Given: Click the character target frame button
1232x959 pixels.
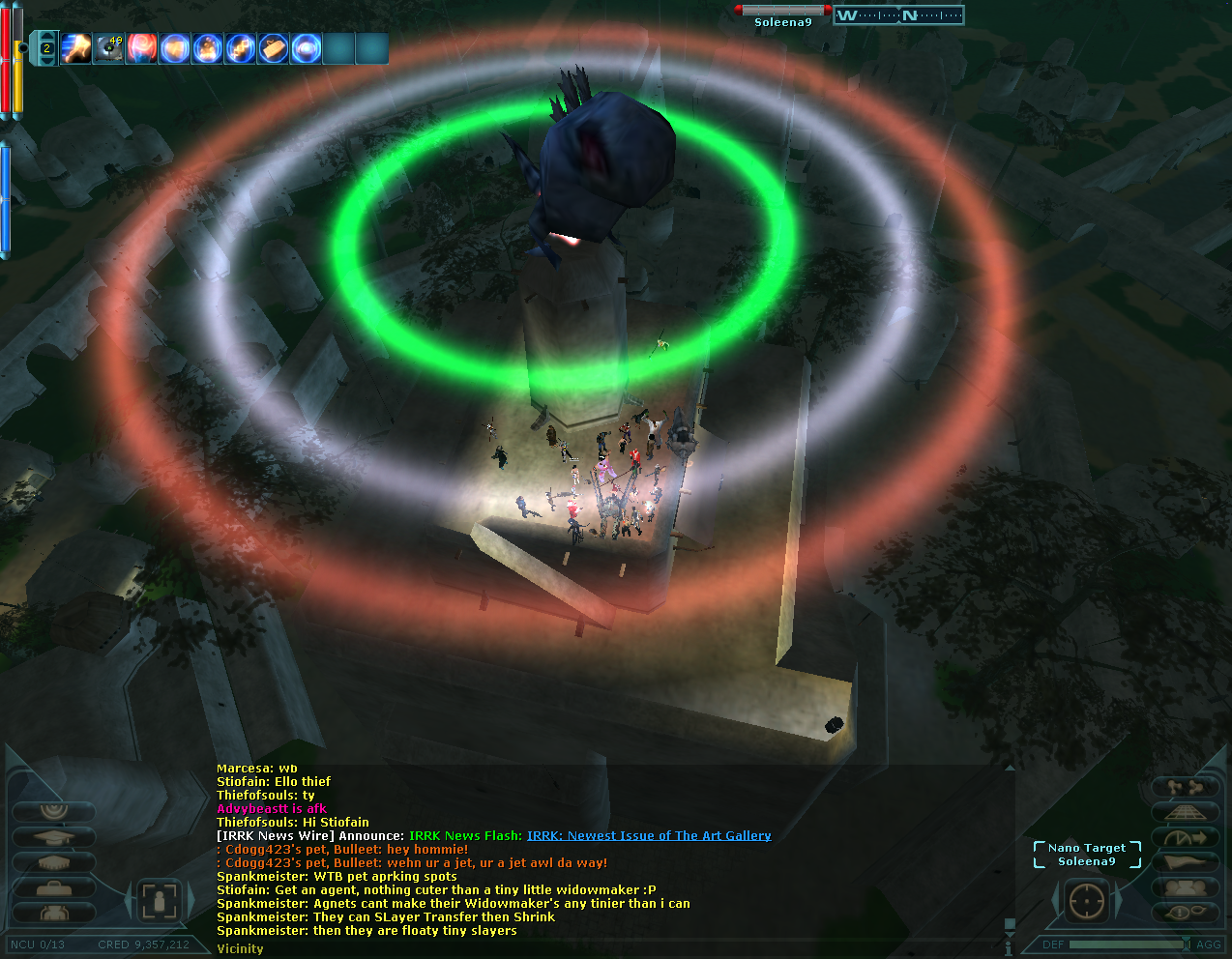Looking at the screenshot, I should (159, 901).
